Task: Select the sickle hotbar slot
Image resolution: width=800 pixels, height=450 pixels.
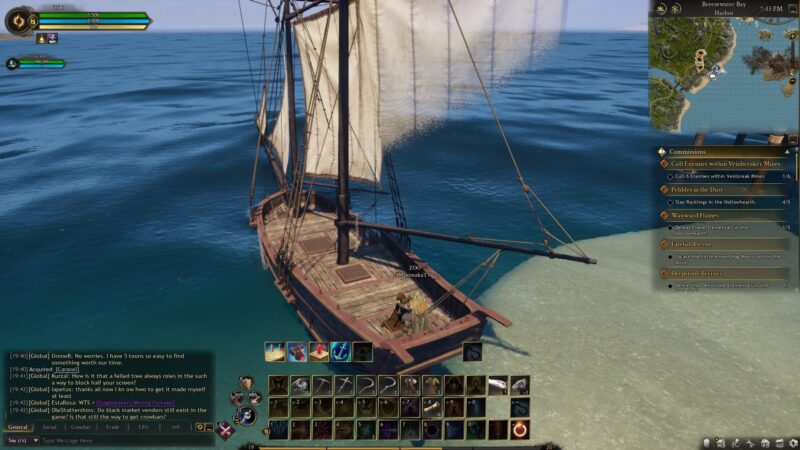Action: [x=365, y=385]
